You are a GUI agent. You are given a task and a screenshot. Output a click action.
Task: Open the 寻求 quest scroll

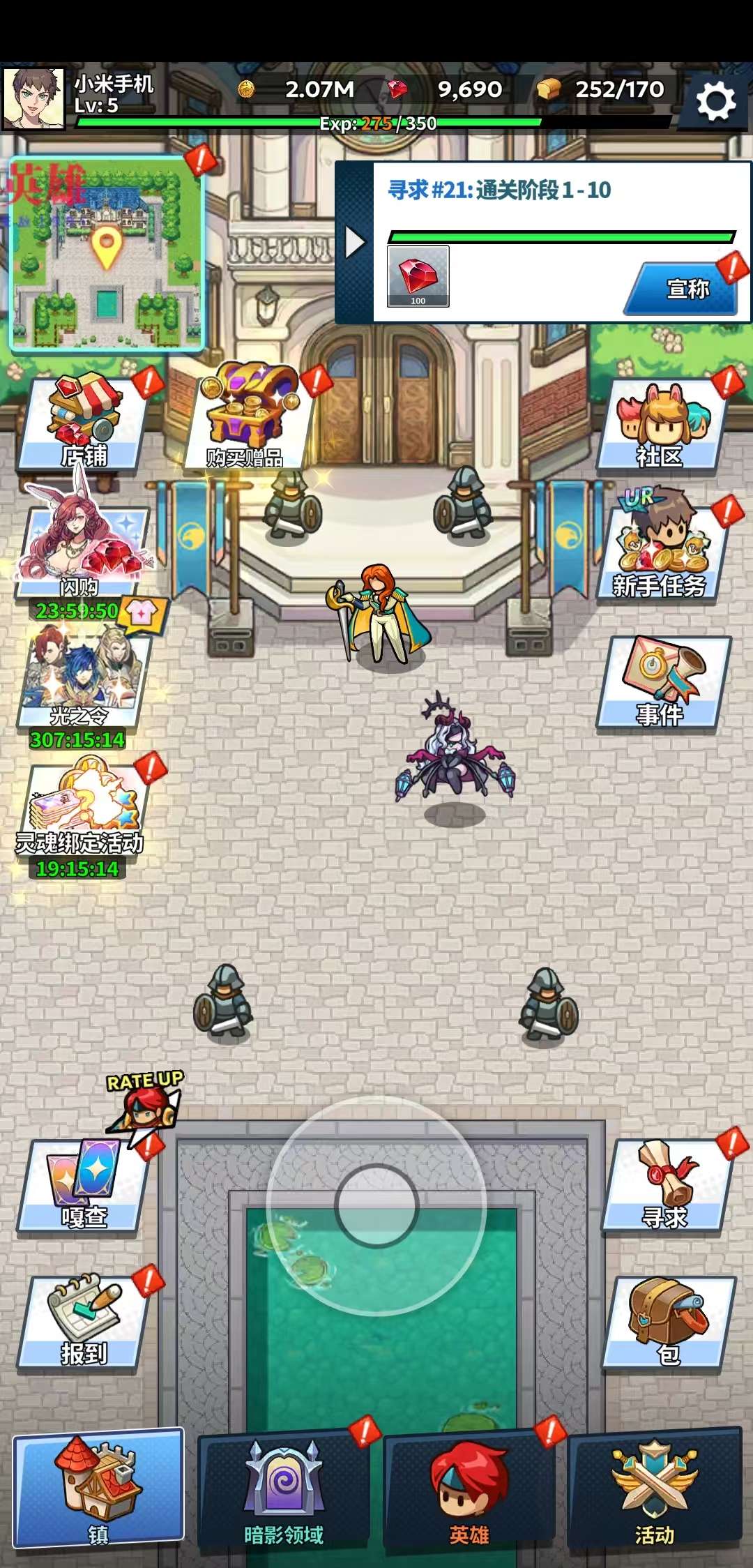(666, 1186)
